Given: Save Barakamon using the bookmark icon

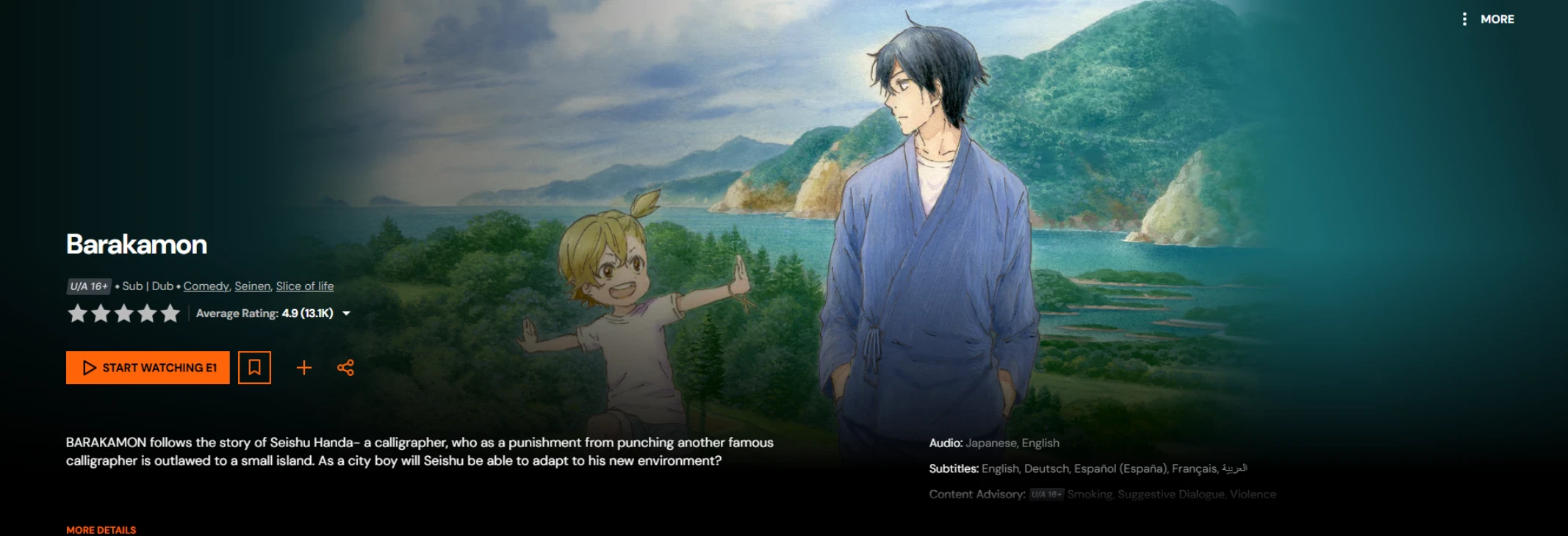Looking at the screenshot, I should pyautogui.click(x=253, y=367).
